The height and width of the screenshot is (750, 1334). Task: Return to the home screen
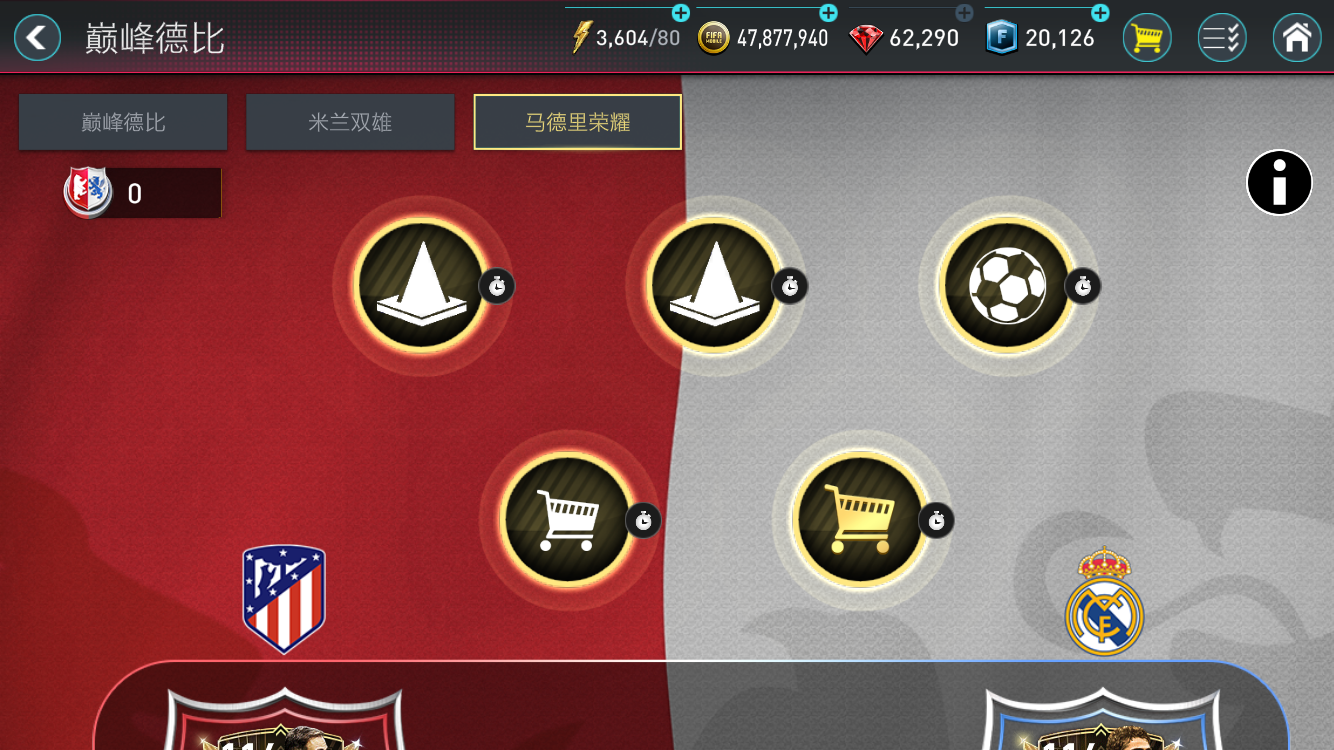[x=1297, y=38]
